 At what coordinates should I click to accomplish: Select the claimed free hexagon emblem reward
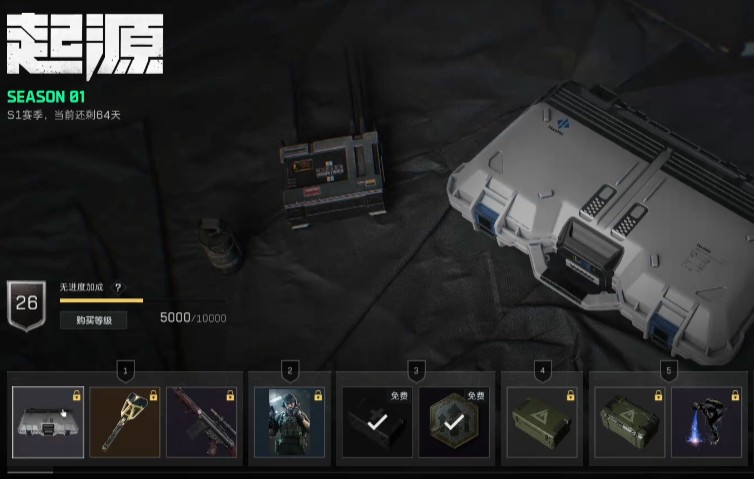454,422
